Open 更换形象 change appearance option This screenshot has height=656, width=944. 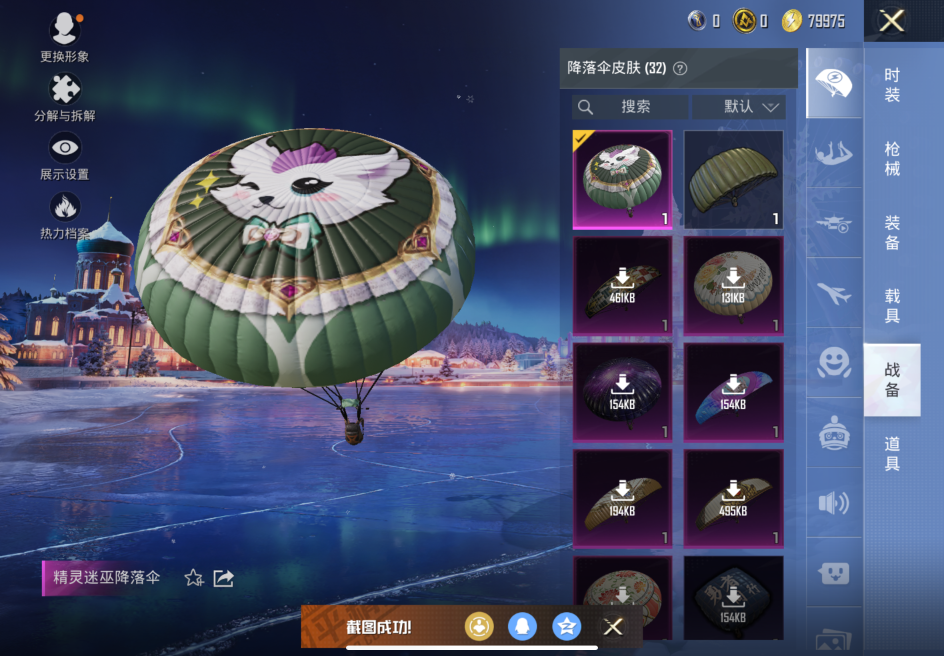point(65,37)
